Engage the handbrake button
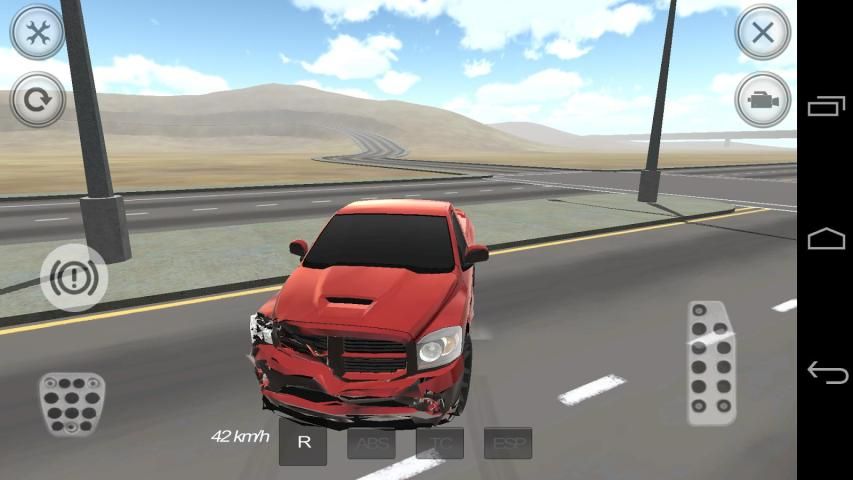The height and width of the screenshot is (480, 853). click(x=74, y=277)
